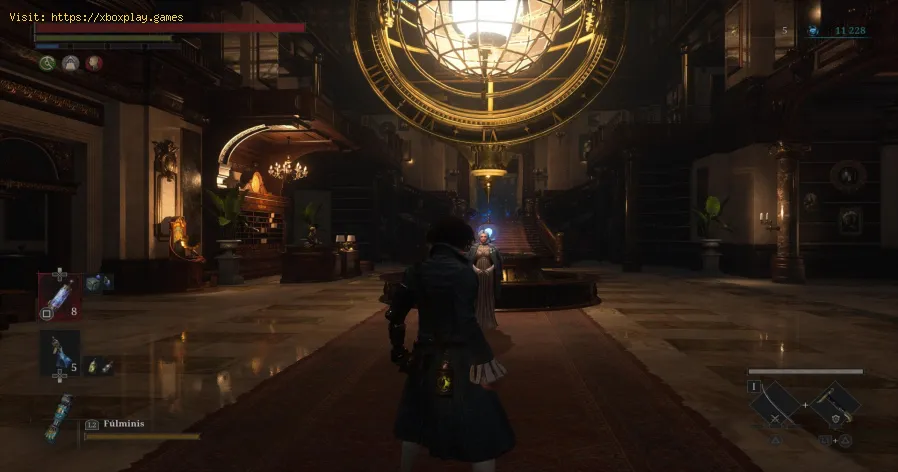Click the blue Ergo currency icon
898x472 pixels.
(x=813, y=31)
